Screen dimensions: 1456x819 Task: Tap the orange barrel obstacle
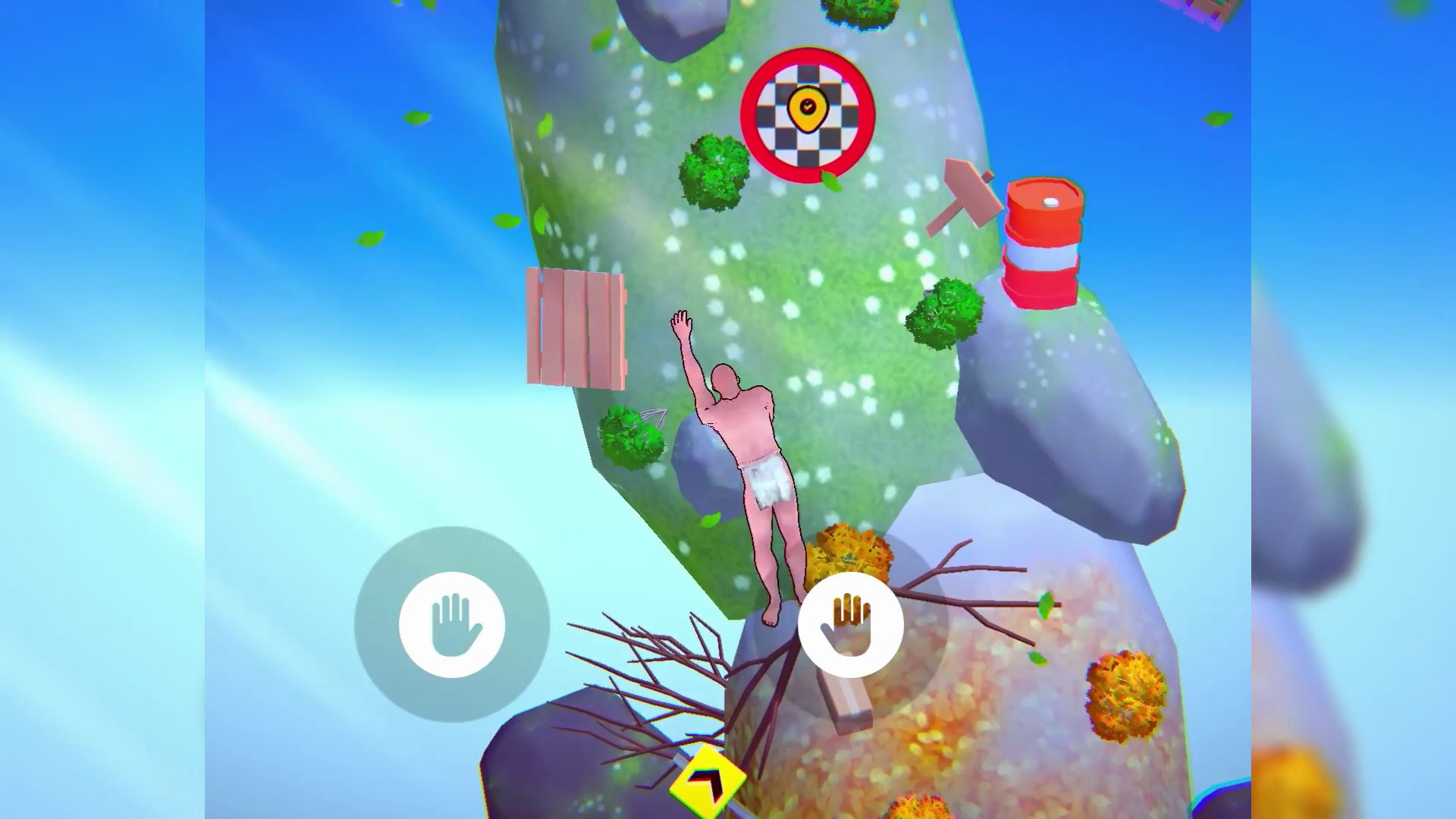(1044, 243)
